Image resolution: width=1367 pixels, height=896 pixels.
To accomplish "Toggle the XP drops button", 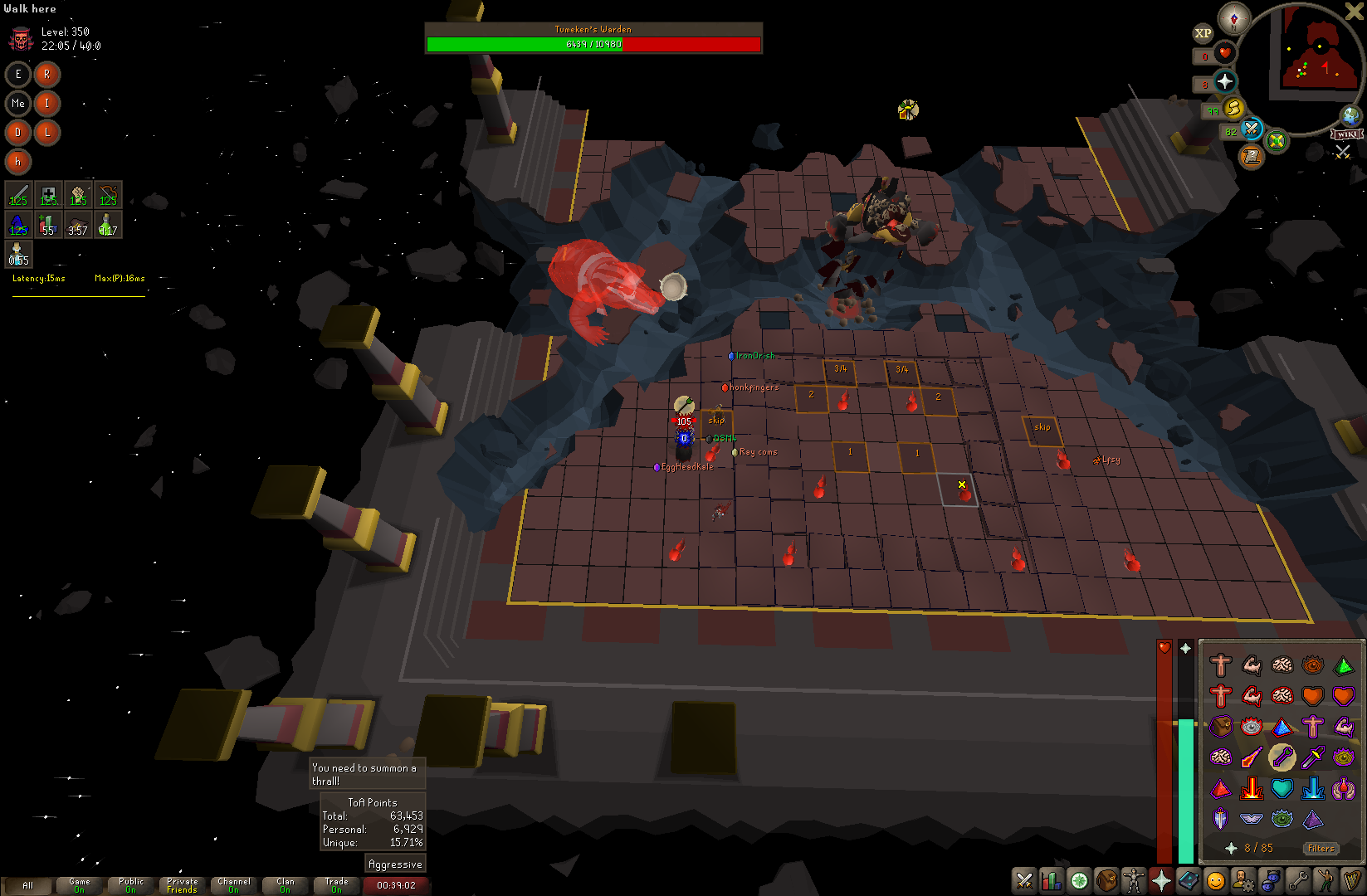I will click(x=1203, y=33).
